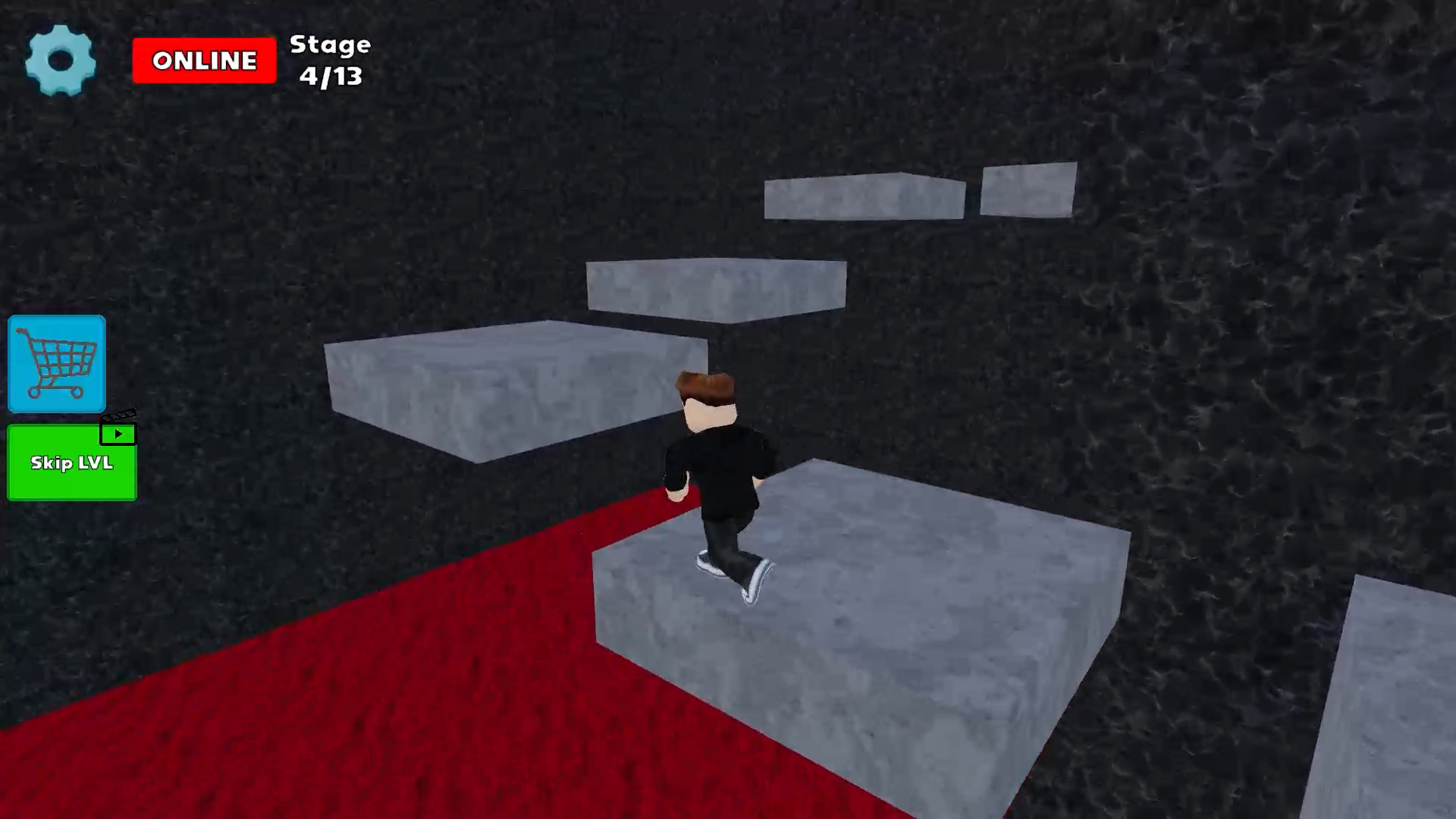
Task: Tap the cart icon to browse purchases
Action: tap(56, 364)
